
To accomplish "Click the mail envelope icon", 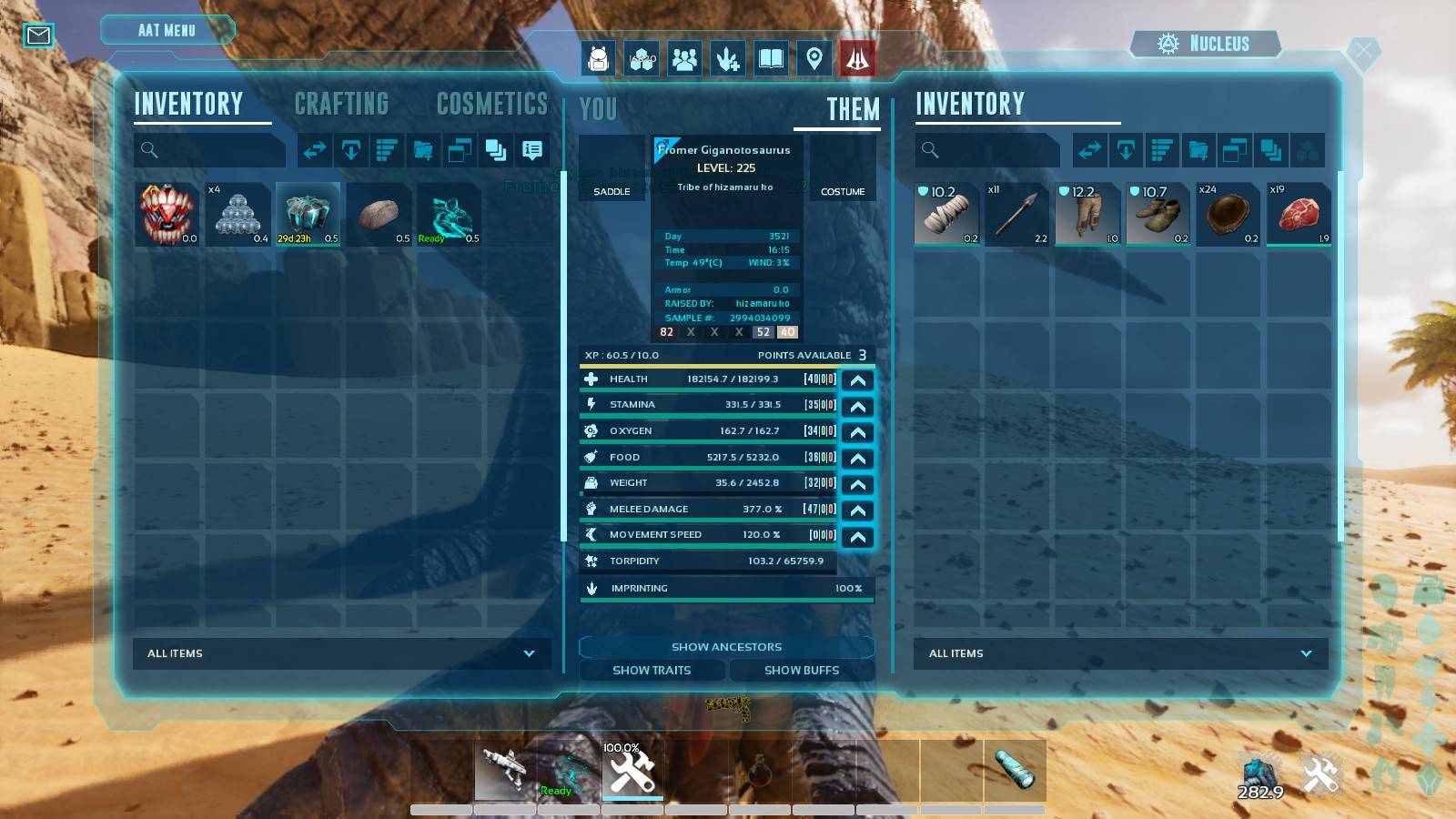I will [38, 35].
